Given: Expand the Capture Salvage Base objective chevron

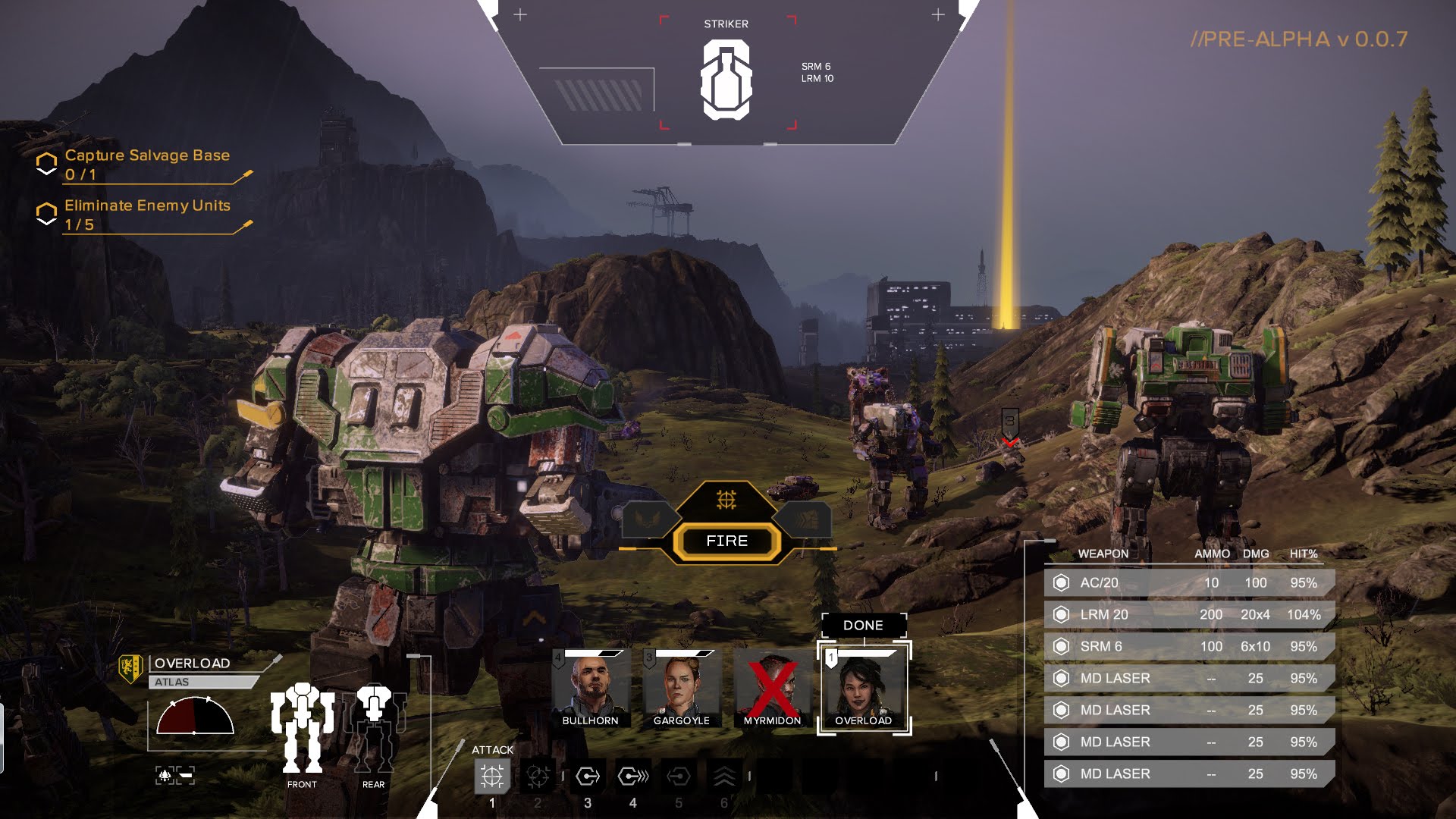Looking at the screenshot, I should (x=47, y=163).
